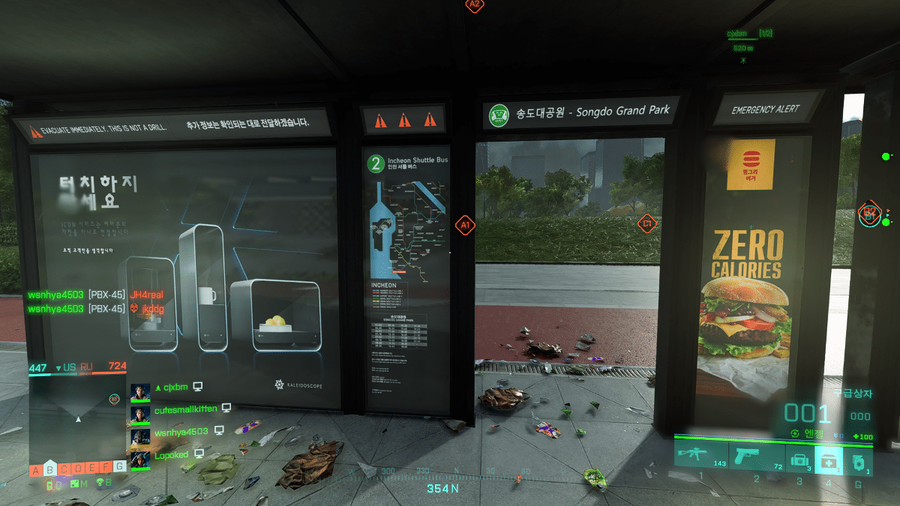
Task: Click the compass heading readout 354 N
Action: click(443, 489)
